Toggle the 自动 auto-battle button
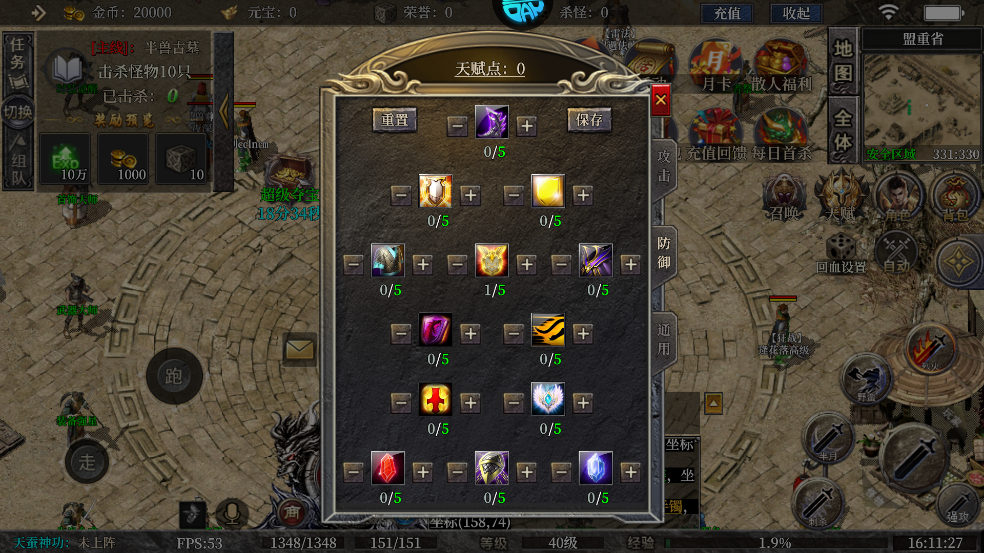Screen dimensions: 984x553 [897, 252]
